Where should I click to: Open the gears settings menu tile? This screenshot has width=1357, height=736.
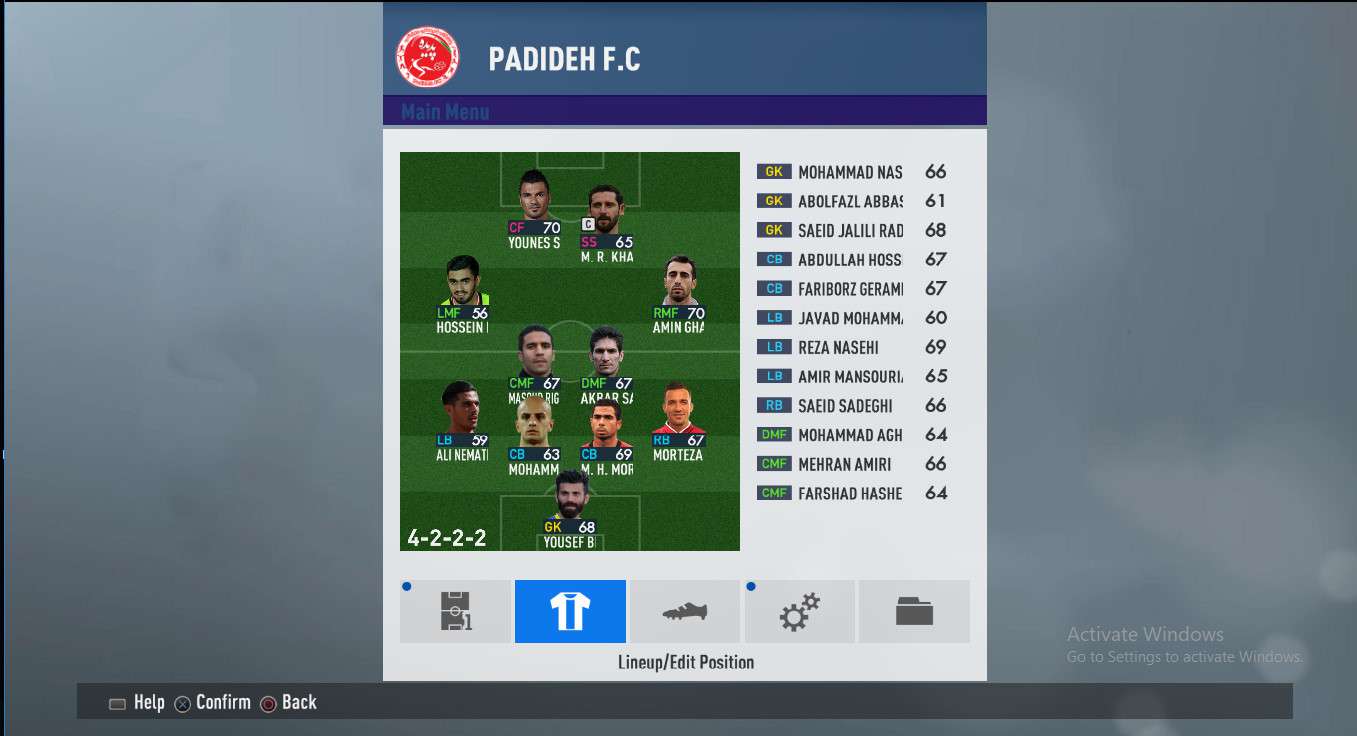click(799, 611)
